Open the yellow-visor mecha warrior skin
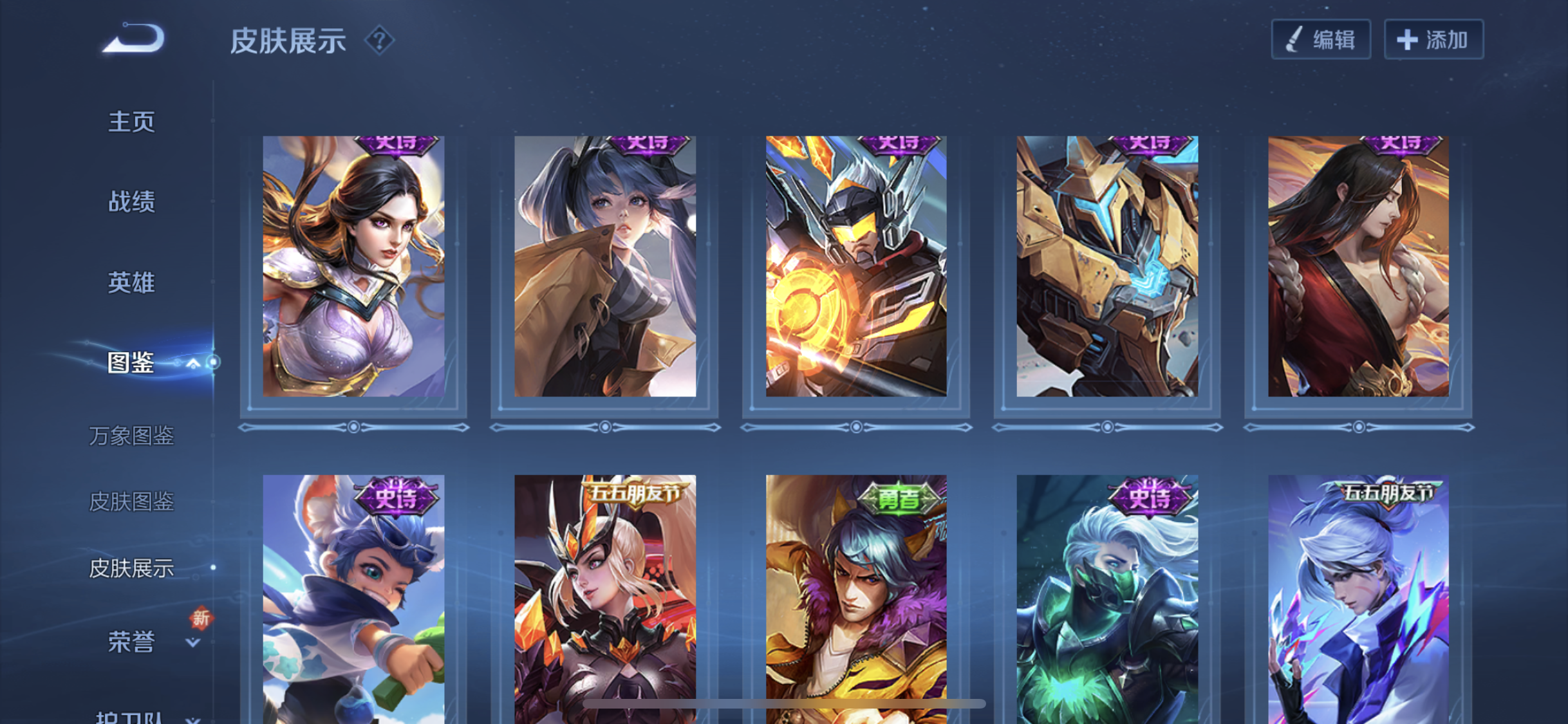Viewport: 1568px width, 724px height. pos(855,266)
